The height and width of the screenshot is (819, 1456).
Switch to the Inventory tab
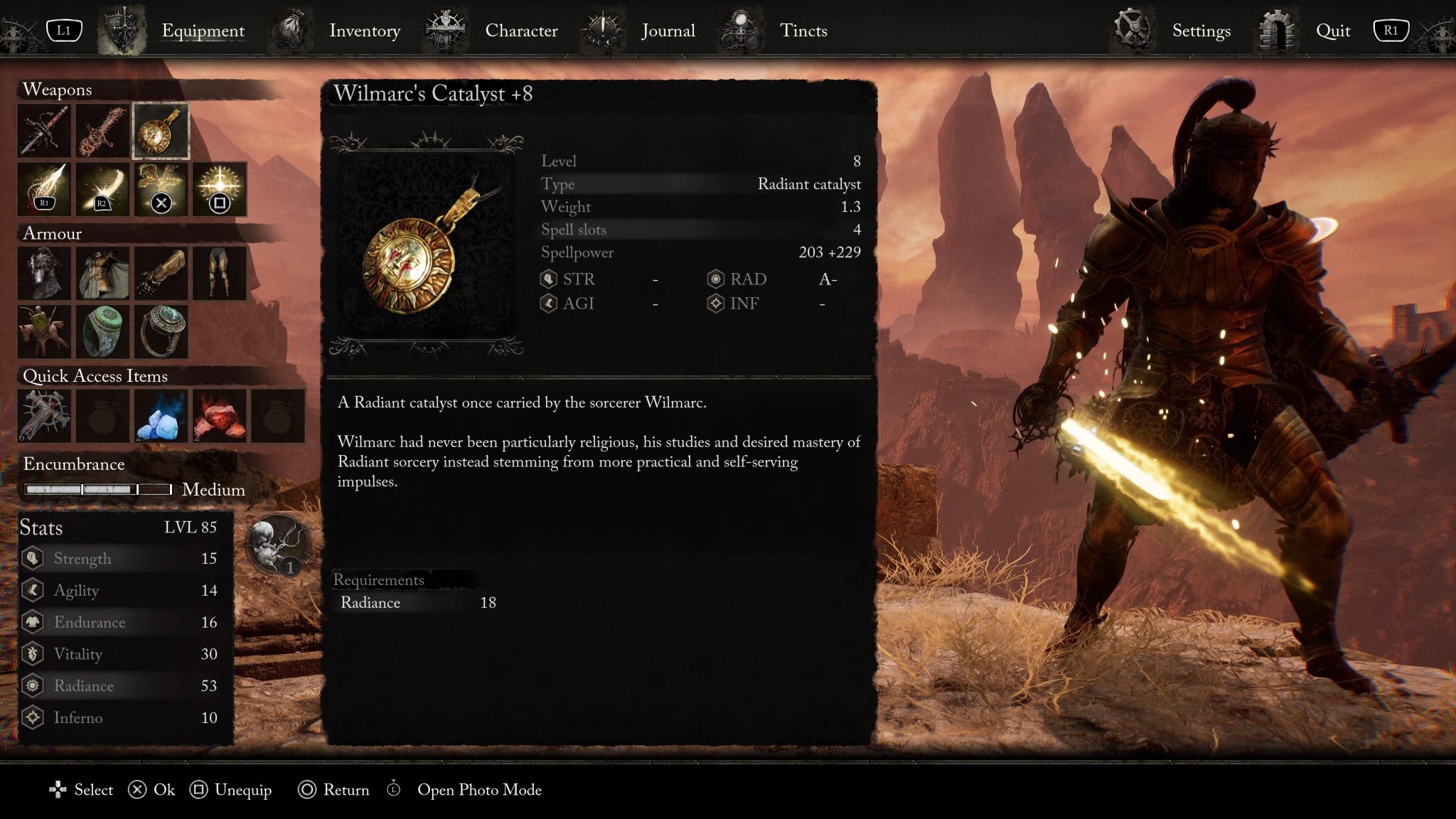(x=365, y=31)
